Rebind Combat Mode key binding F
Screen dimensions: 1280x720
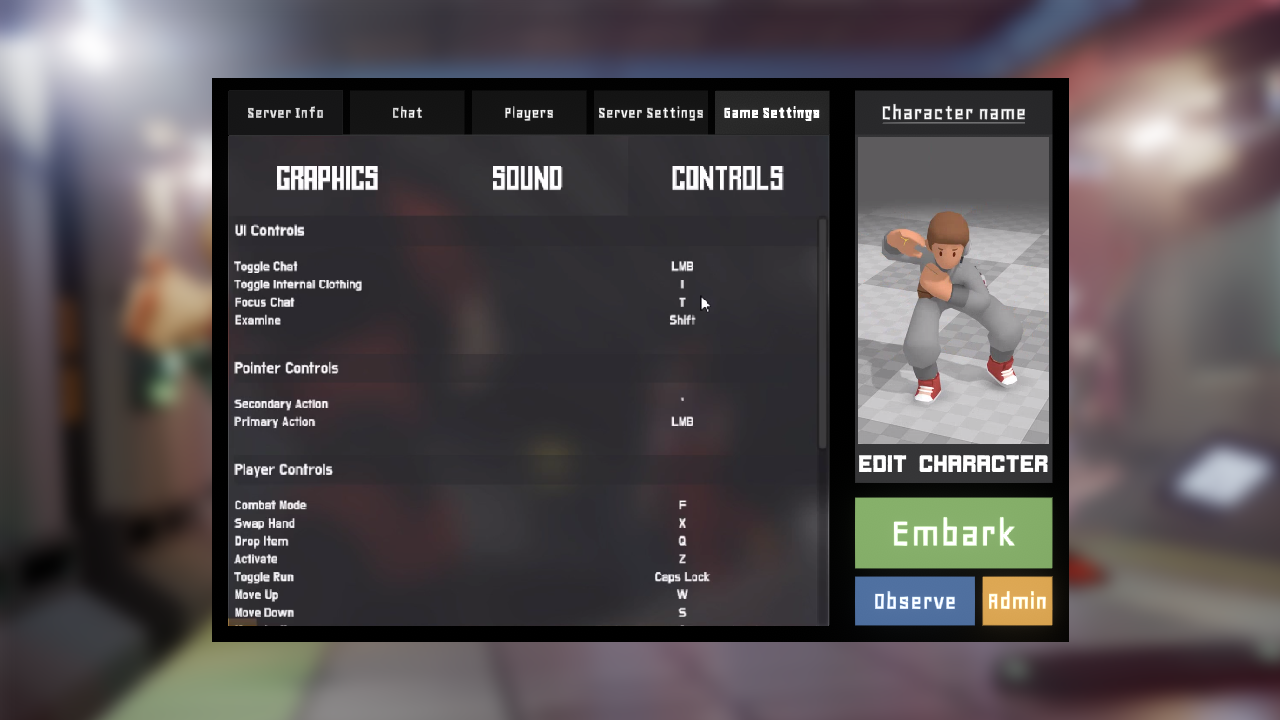coord(682,506)
